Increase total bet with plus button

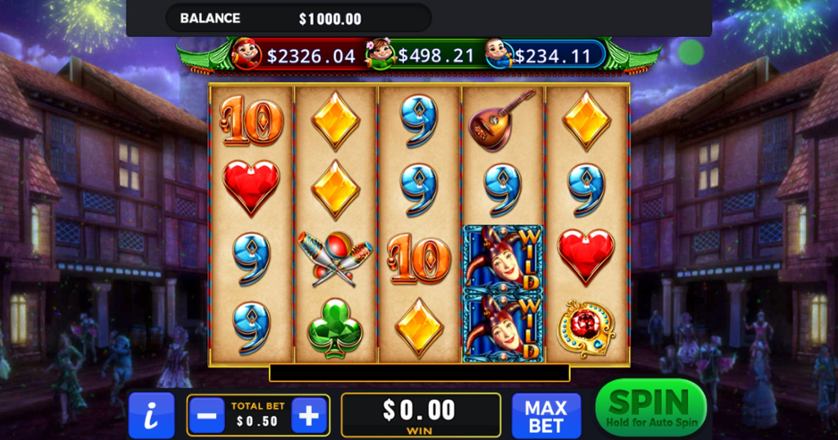tap(310, 415)
